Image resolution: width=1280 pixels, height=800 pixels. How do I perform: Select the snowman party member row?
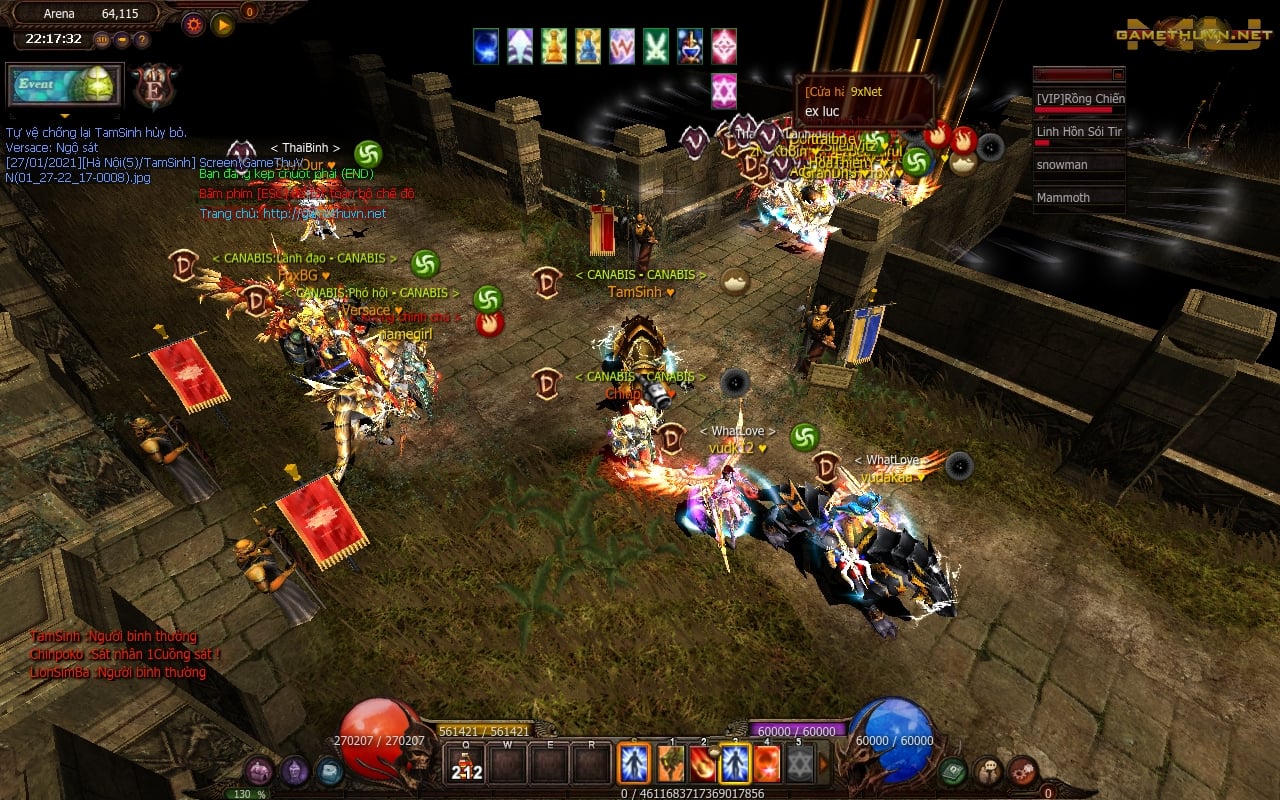click(1079, 165)
